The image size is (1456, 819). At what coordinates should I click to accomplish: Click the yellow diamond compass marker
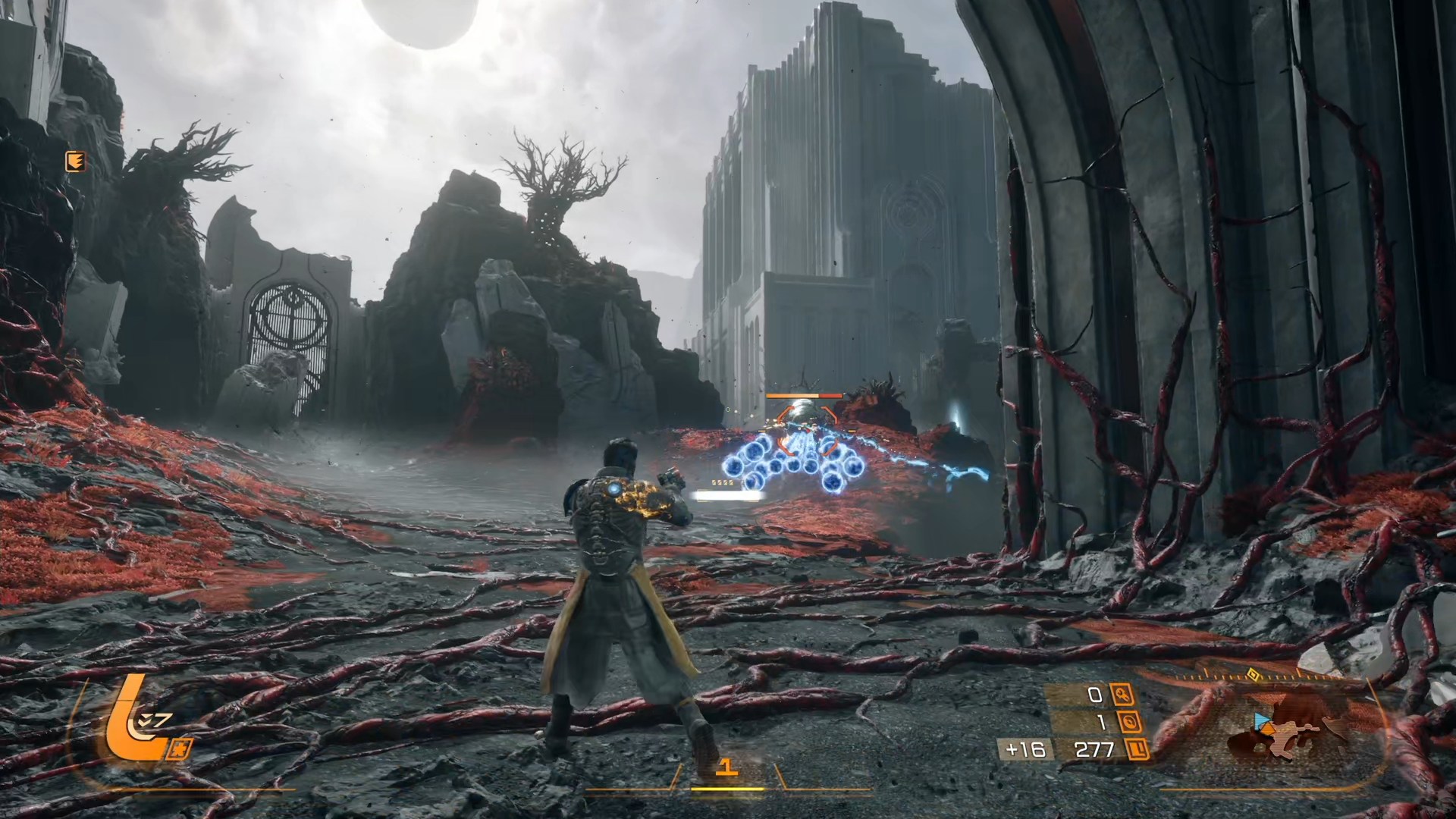coord(1253,673)
